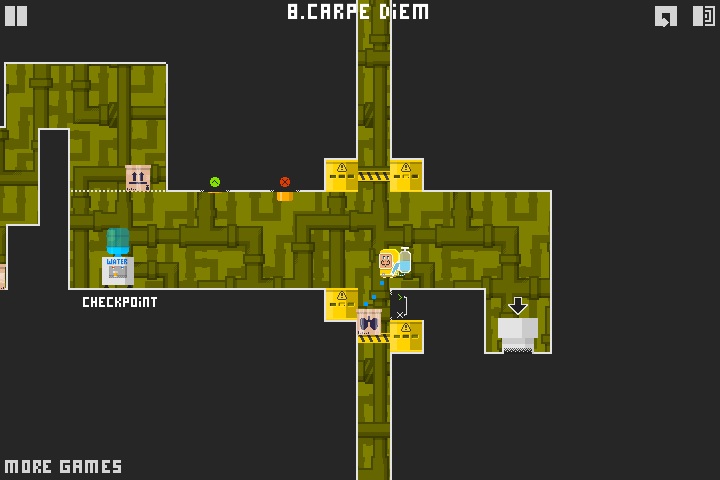The height and width of the screenshot is (480, 720).
Task: Open the More Games link
Action: [63, 466]
